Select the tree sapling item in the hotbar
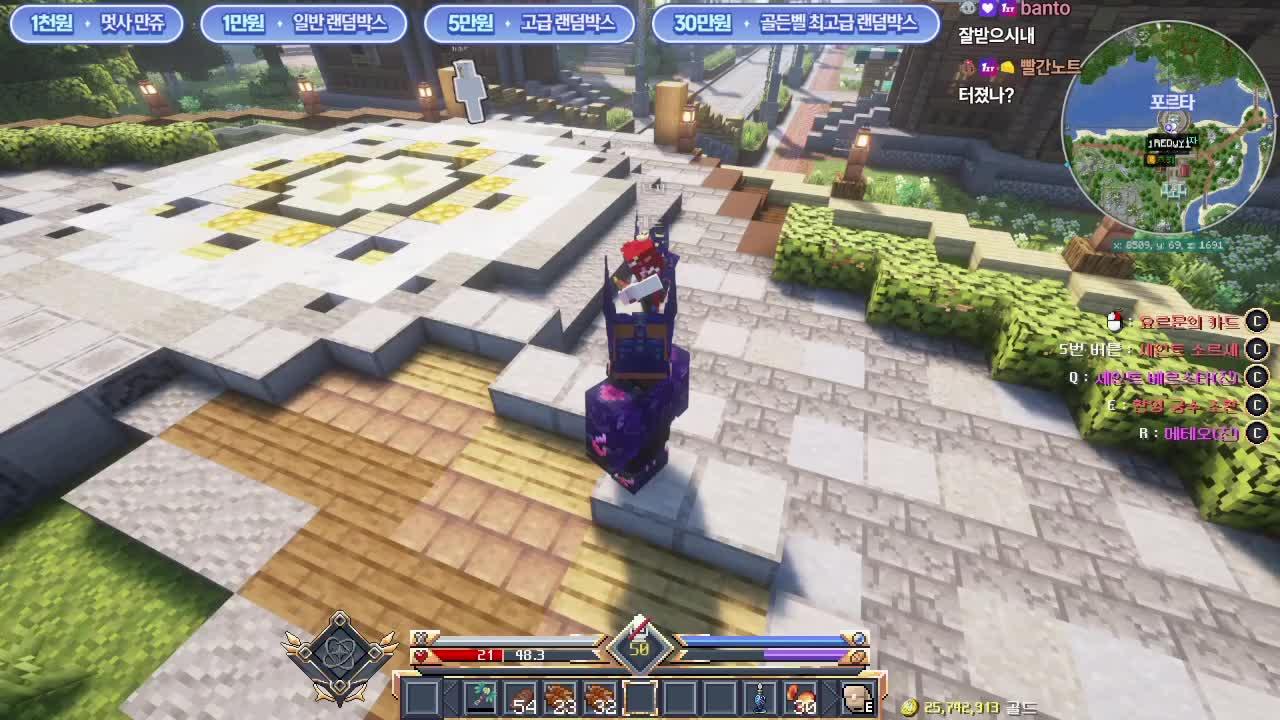This screenshot has width=1280, height=720. pos(481,695)
